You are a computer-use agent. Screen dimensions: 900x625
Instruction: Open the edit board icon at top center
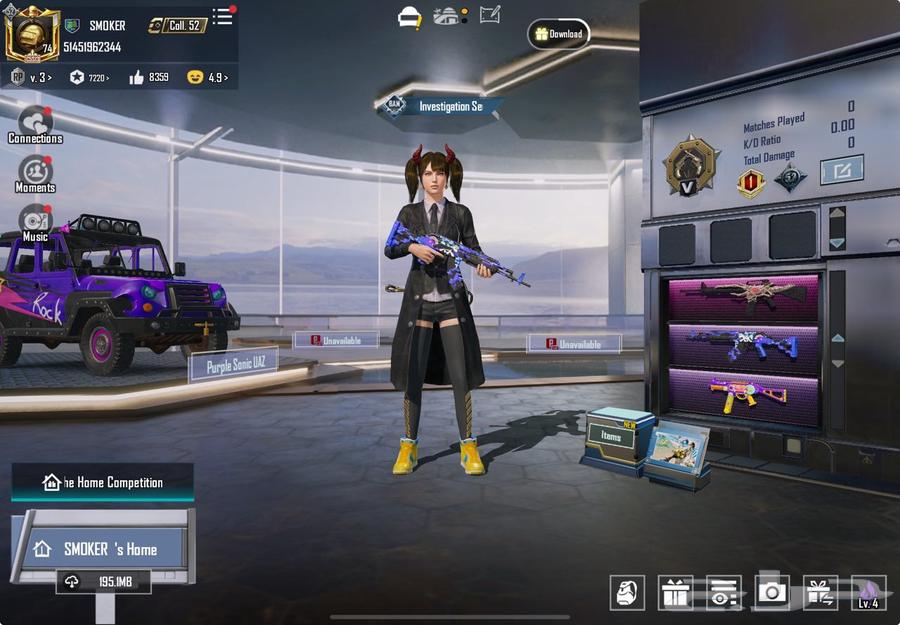pyautogui.click(x=490, y=15)
